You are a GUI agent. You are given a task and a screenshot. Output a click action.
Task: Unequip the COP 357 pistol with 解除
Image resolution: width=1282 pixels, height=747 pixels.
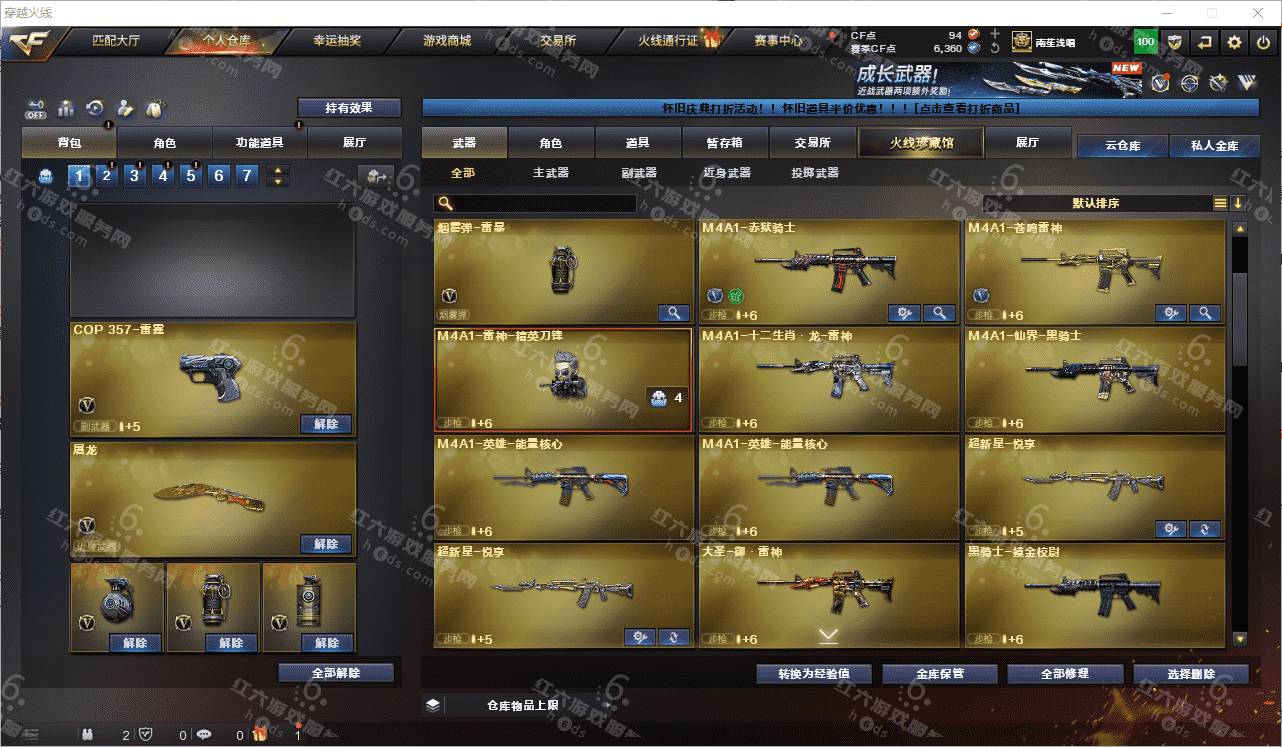326,424
